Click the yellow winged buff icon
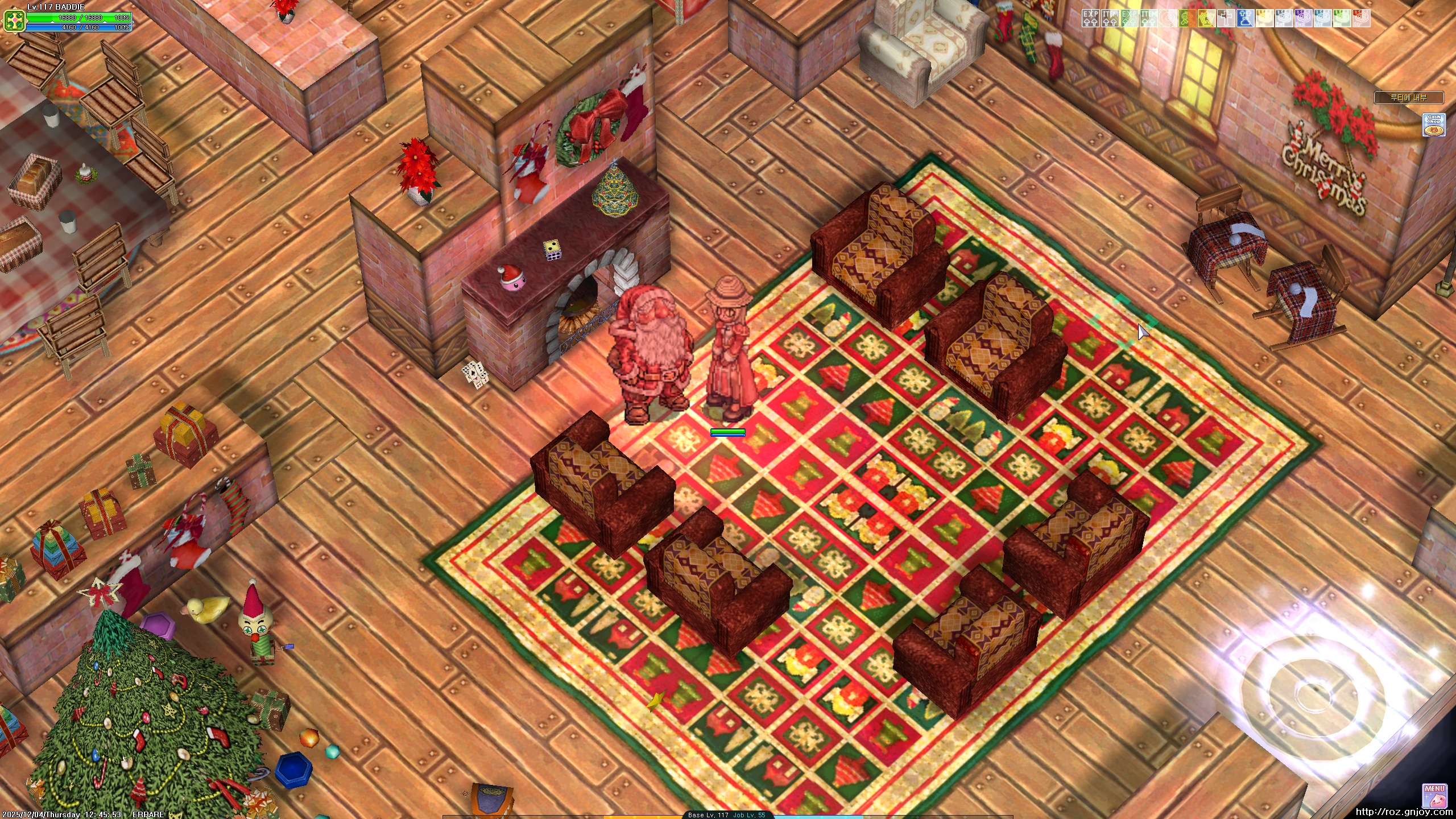The image size is (1456, 819). point(1207,18)
